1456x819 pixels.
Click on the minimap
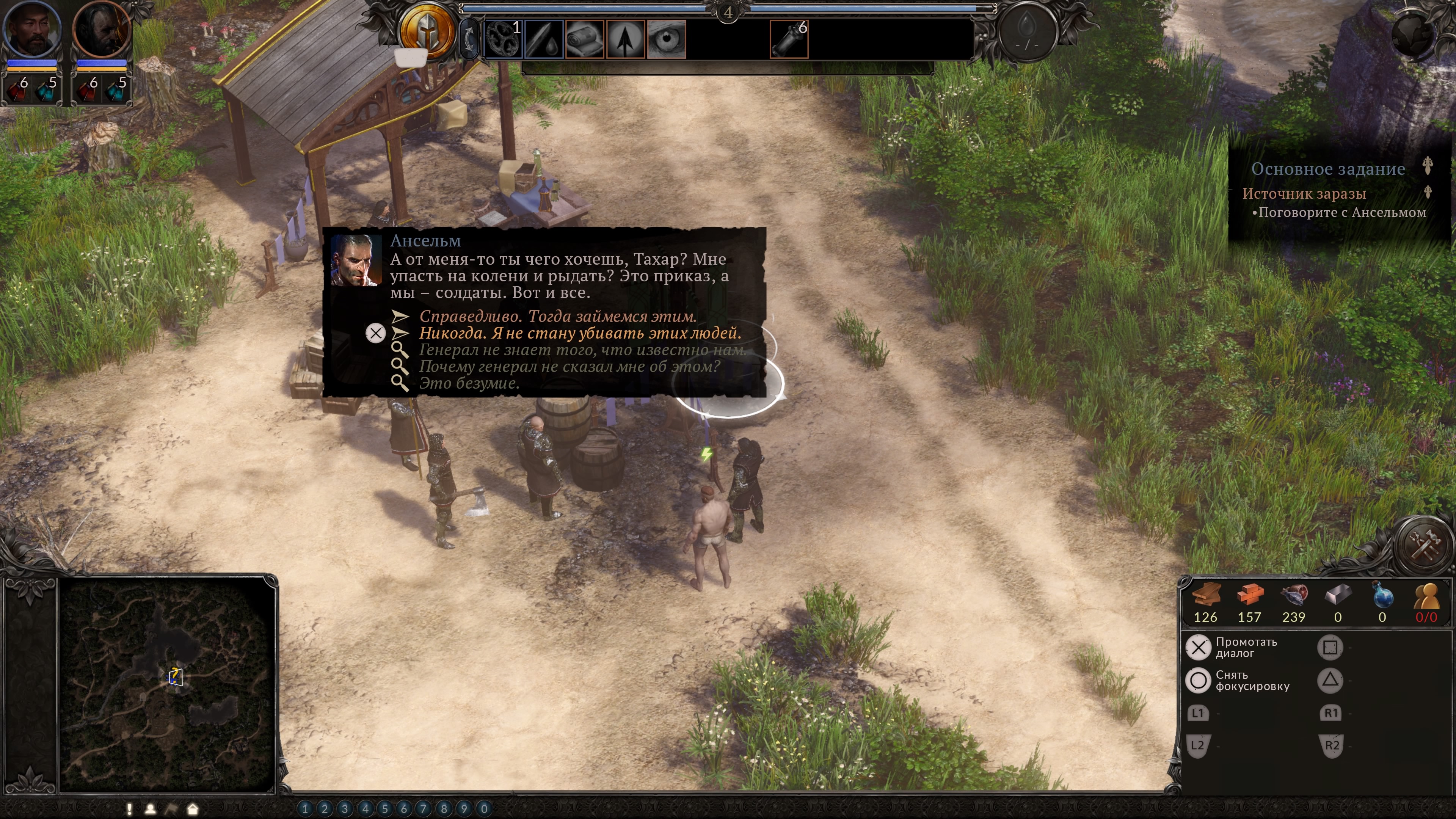tap(167, 684)
